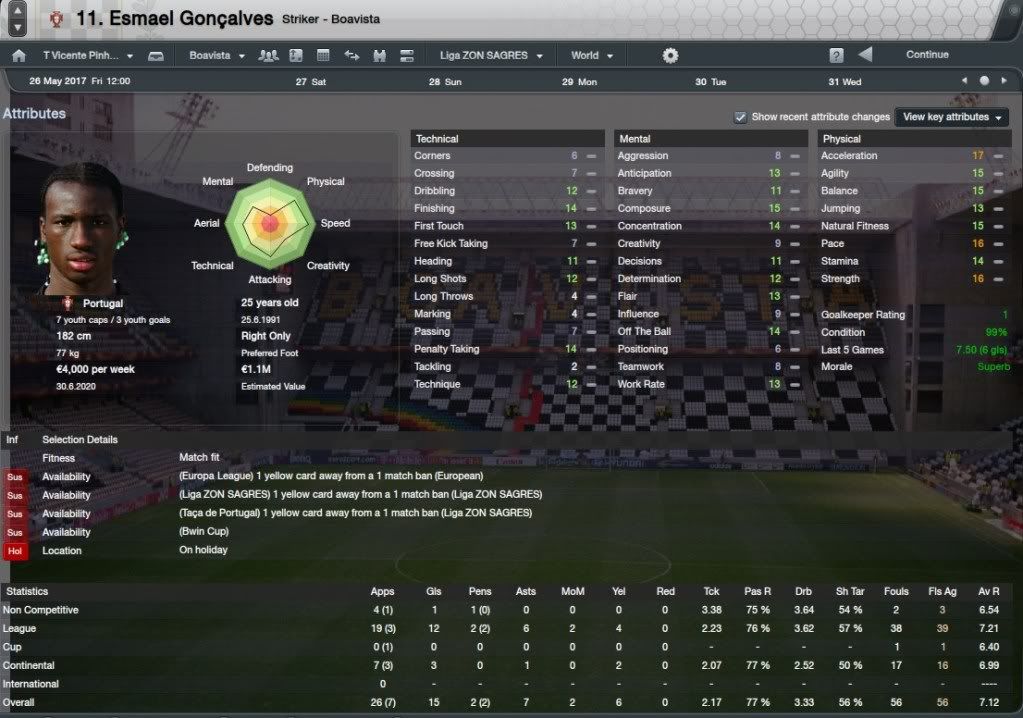Open the inbox tray icon
This screenshot has height=718, width=1023.
156,56
